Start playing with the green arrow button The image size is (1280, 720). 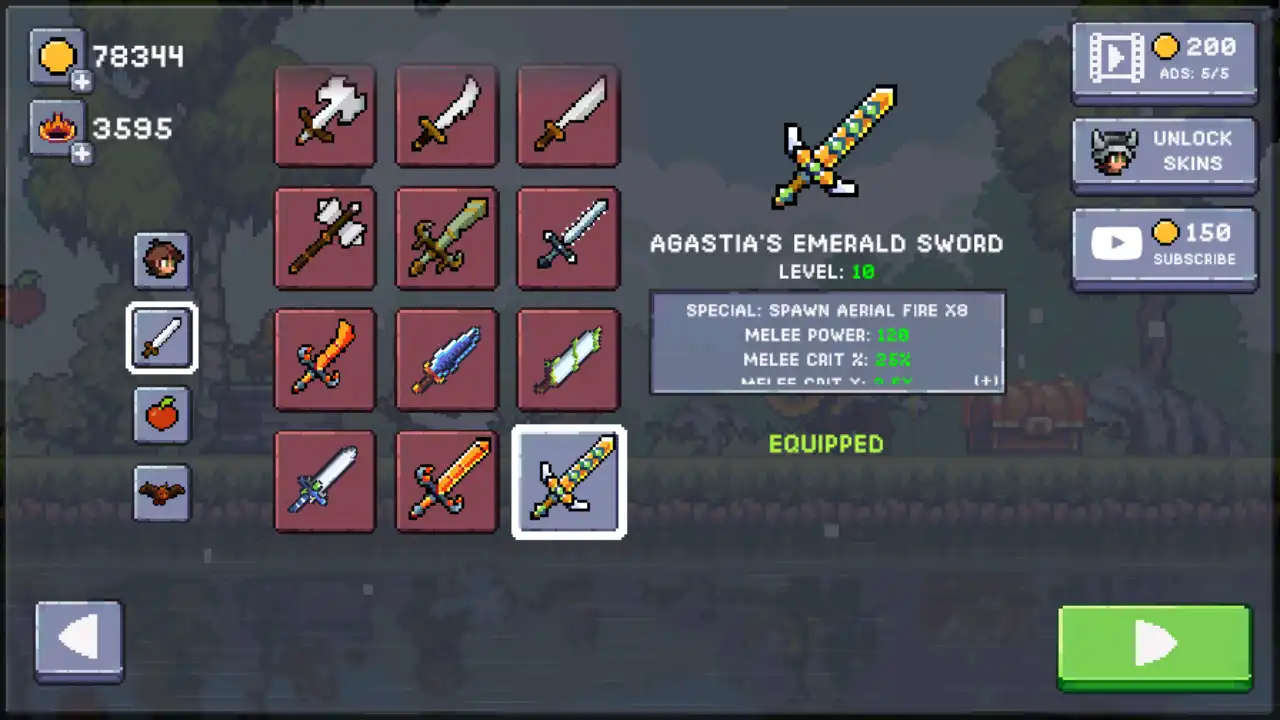1154,646
